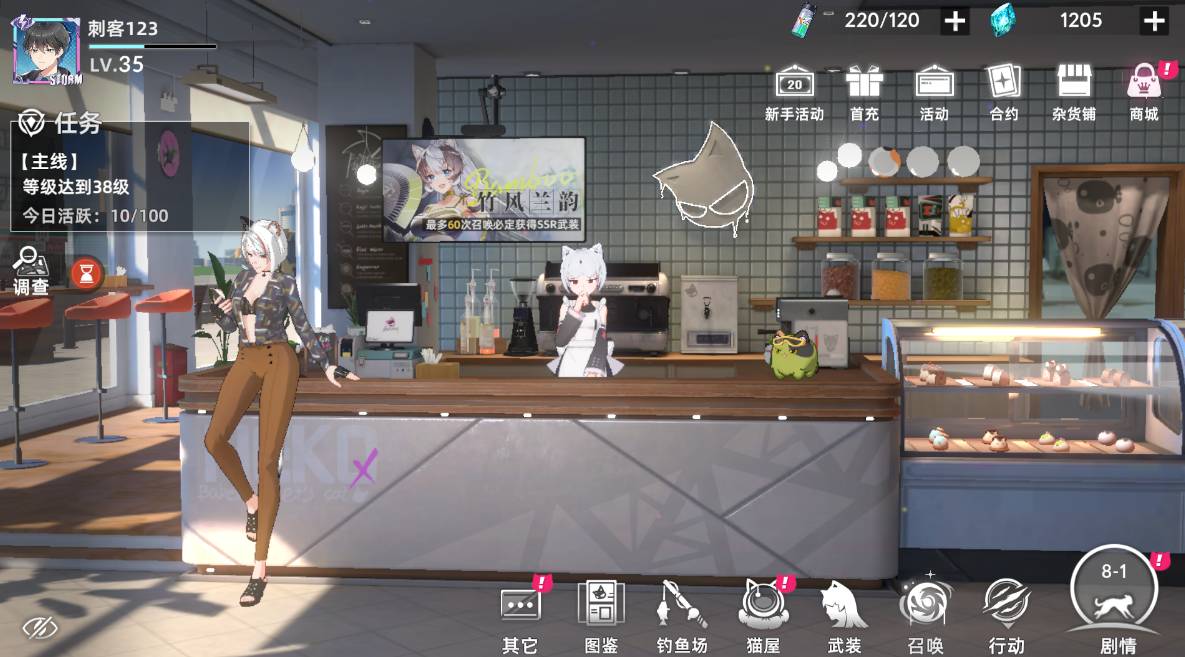
Task: Visit the 杂货铺 grocery store
Action: click(x=1073, y=92)
